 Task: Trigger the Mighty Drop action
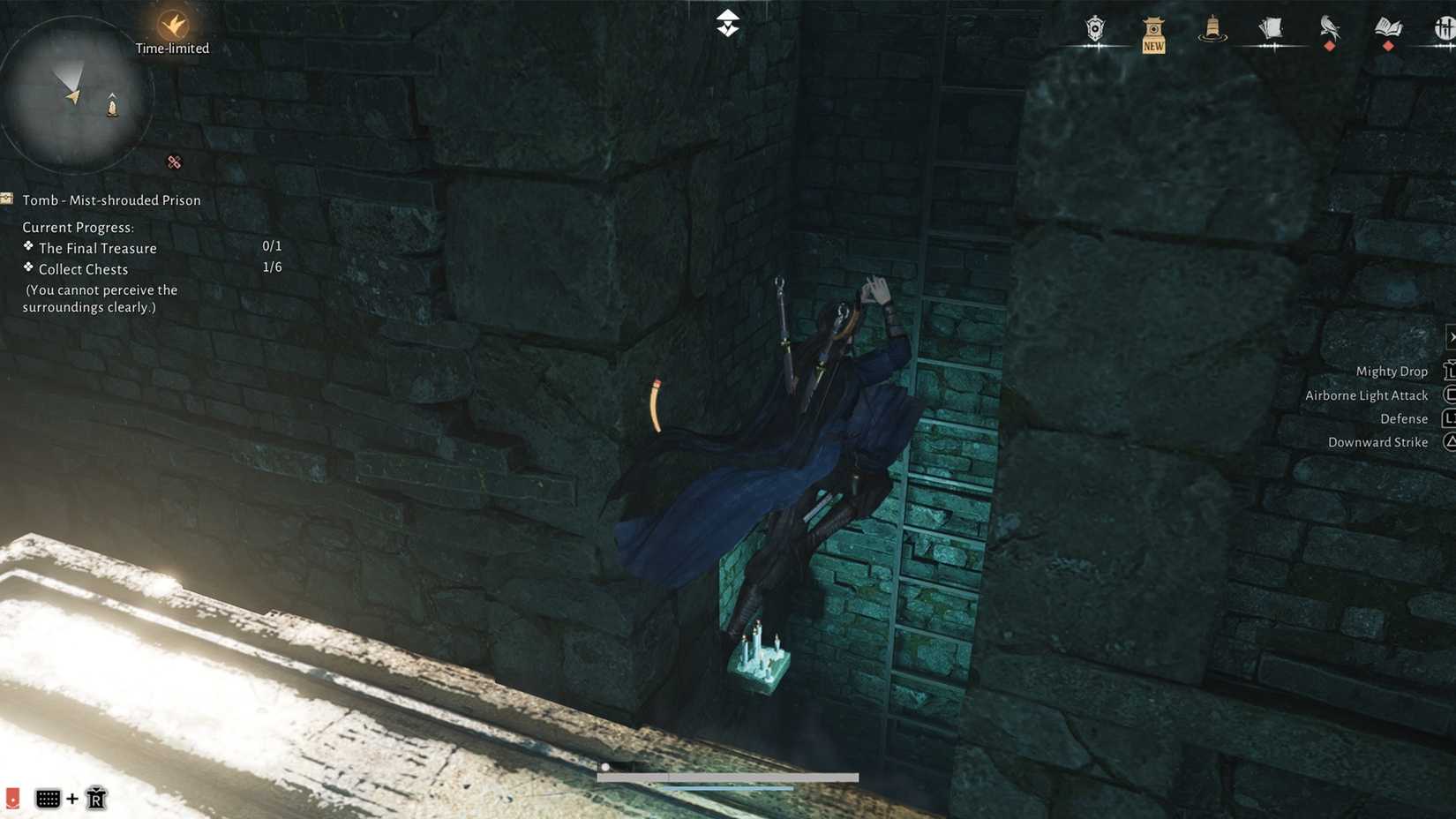(x=1392, y=371)
